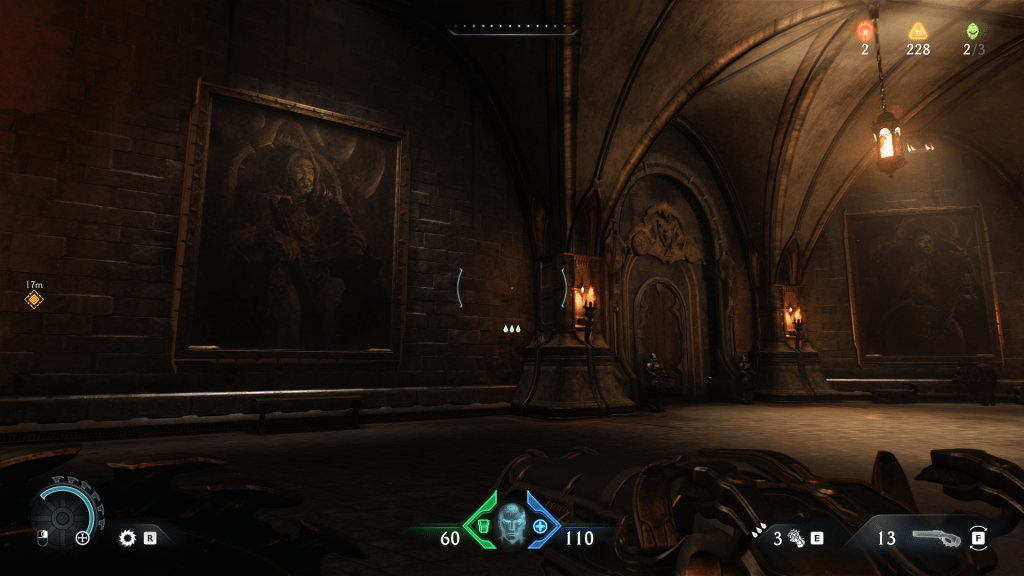The height and width of the screenshot is (576, 1024).
Task: Use the green healing flask icon
Action: coord(483,526)
